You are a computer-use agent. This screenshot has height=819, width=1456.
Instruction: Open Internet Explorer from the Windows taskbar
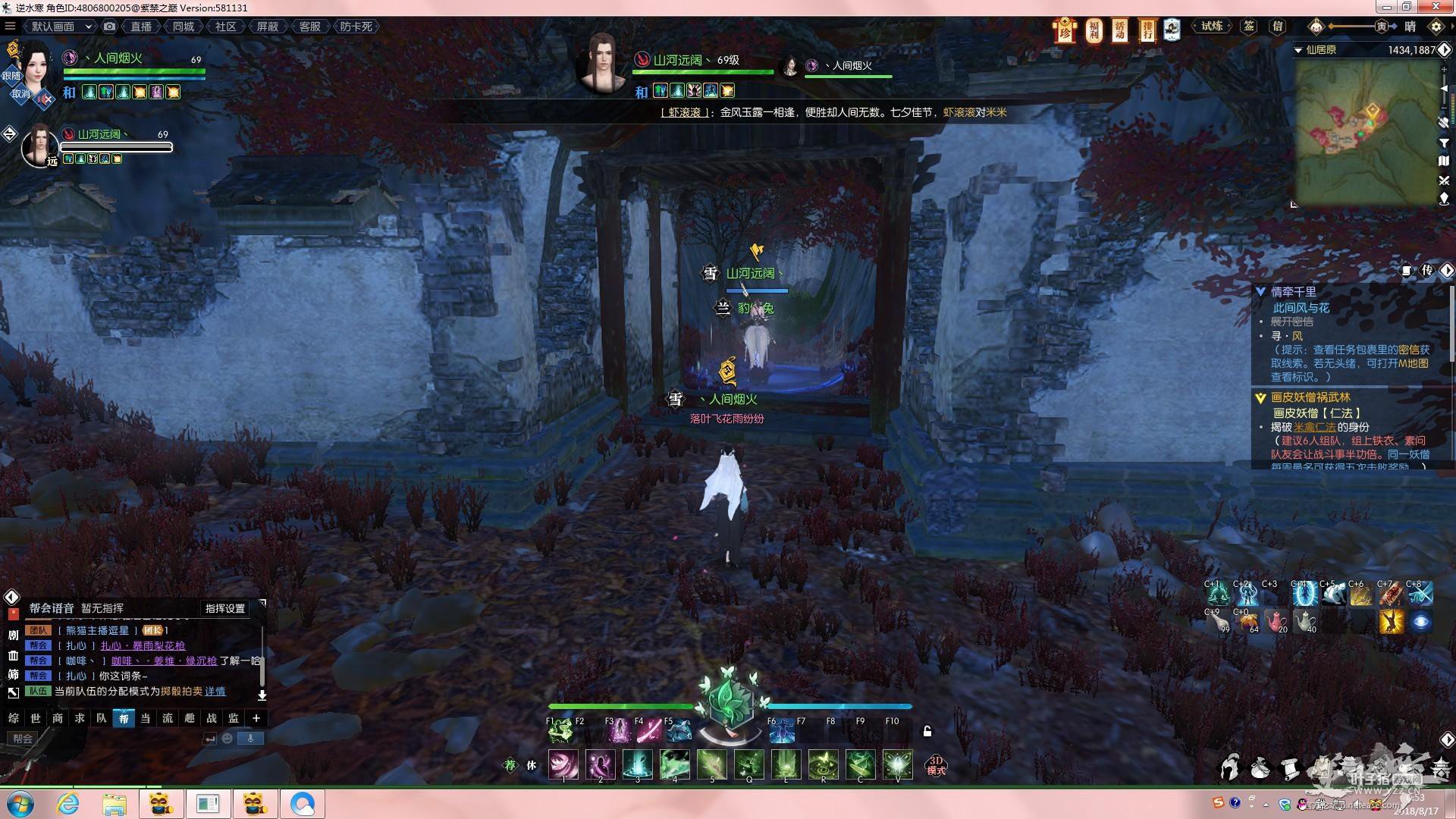point(68,803)
